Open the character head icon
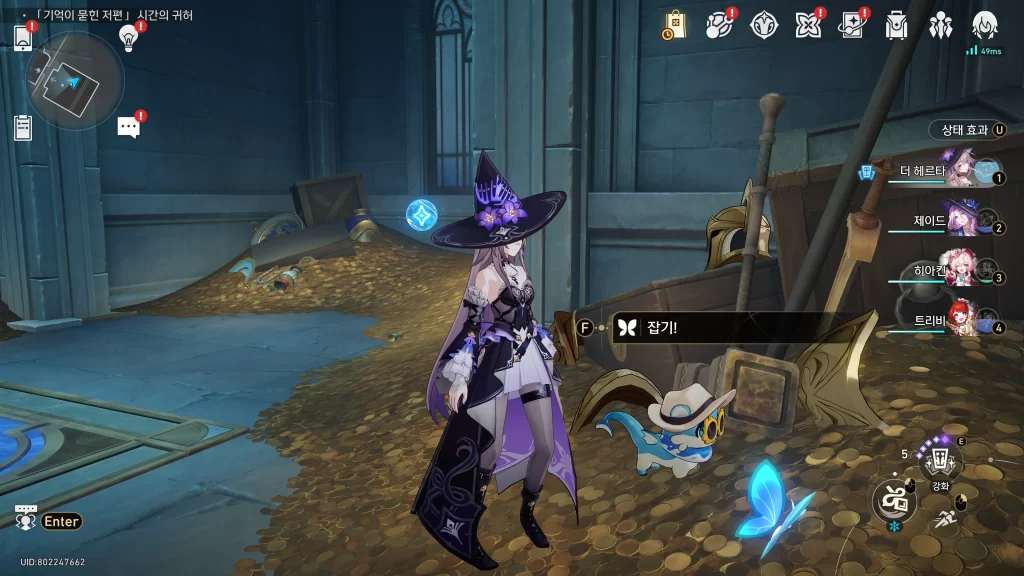Image resolution: width=1024 pixels, height=576 pixels. 985,25
